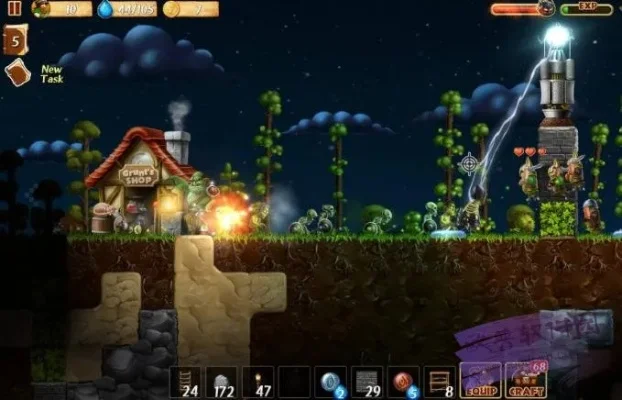622x400 pixels.
Task: Open the Equip menu
Action: (480, 382)
